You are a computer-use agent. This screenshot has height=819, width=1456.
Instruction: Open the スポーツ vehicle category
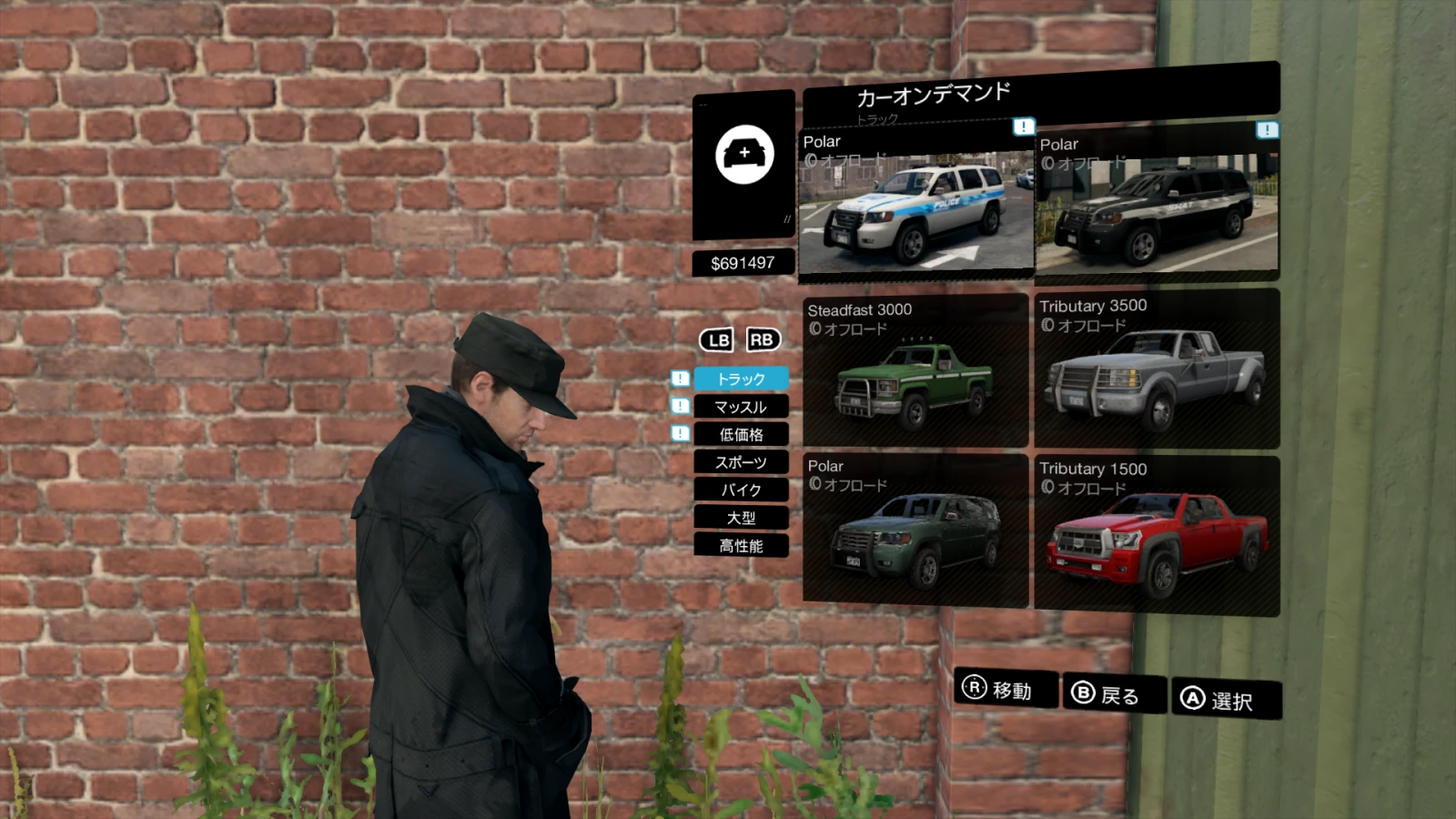click(742, 462)
